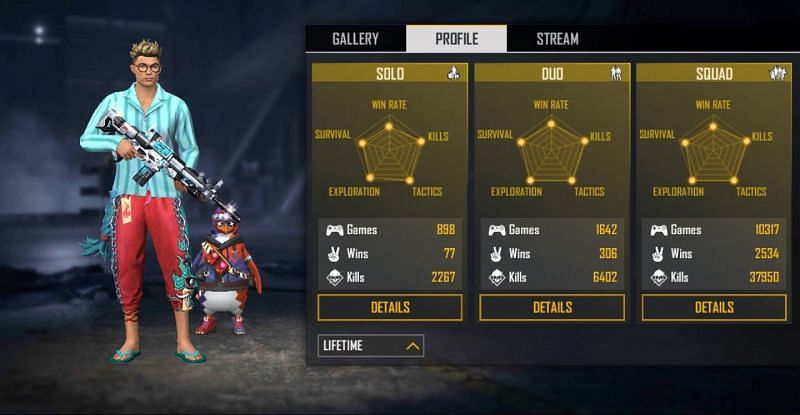View Duo mode details
This screenshot has width=800, height=415.
[552, 307]
